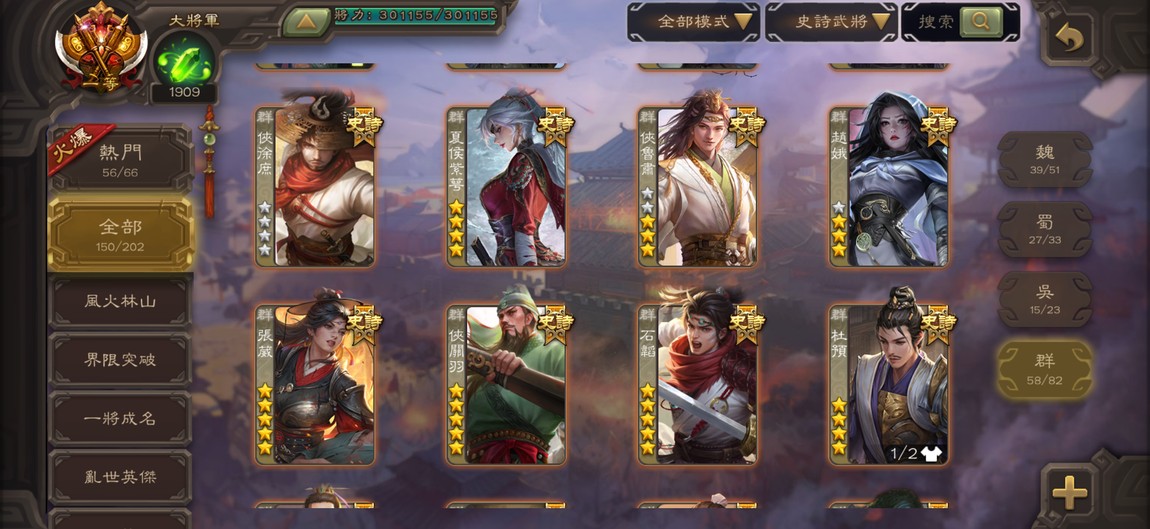Image resolution: width=1150 pixels, height=529 pixels.
Task: Choose the 杜預 general card
Action: coord(889,385)
